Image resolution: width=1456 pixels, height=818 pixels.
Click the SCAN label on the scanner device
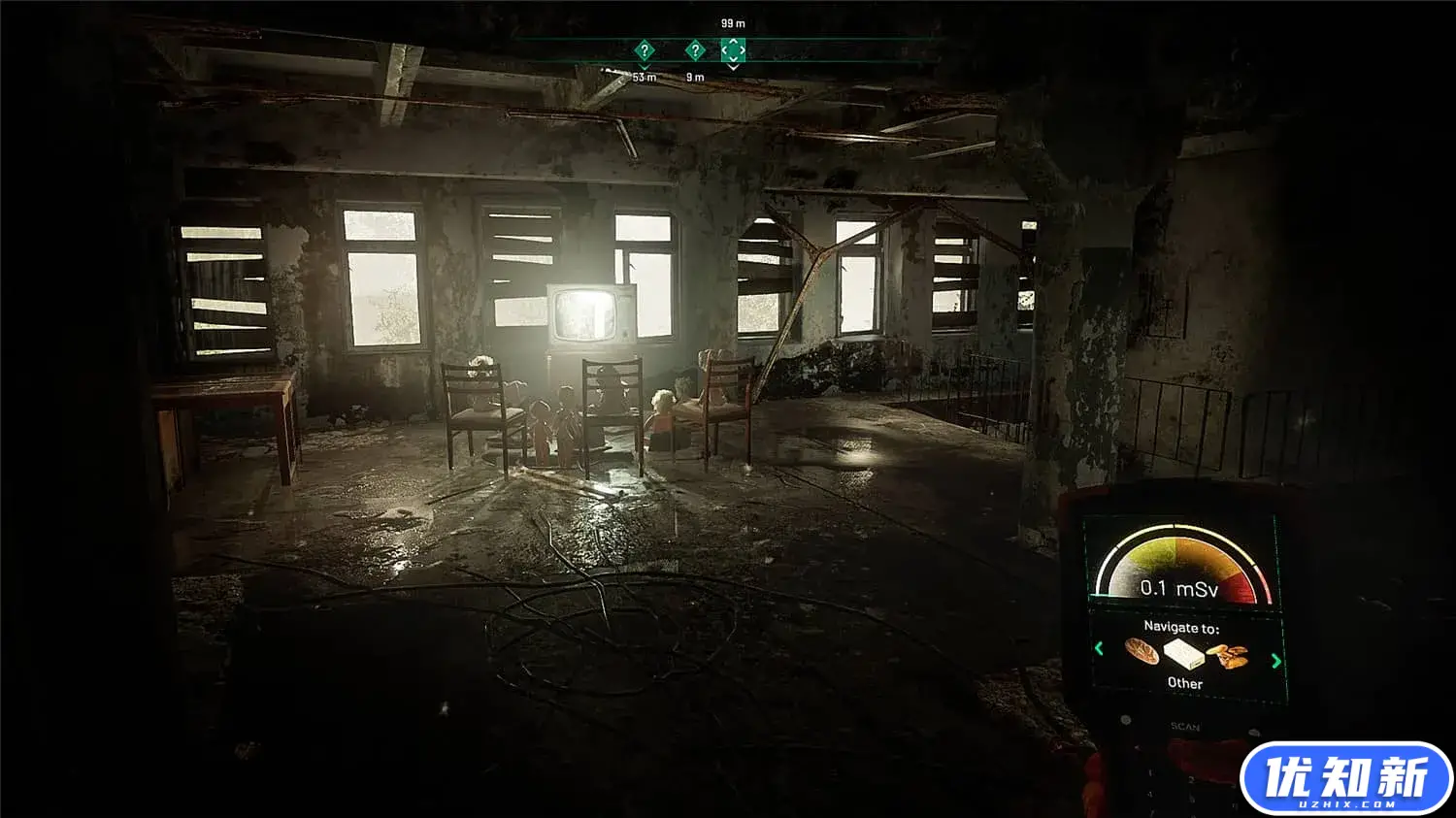[1184, 727]
